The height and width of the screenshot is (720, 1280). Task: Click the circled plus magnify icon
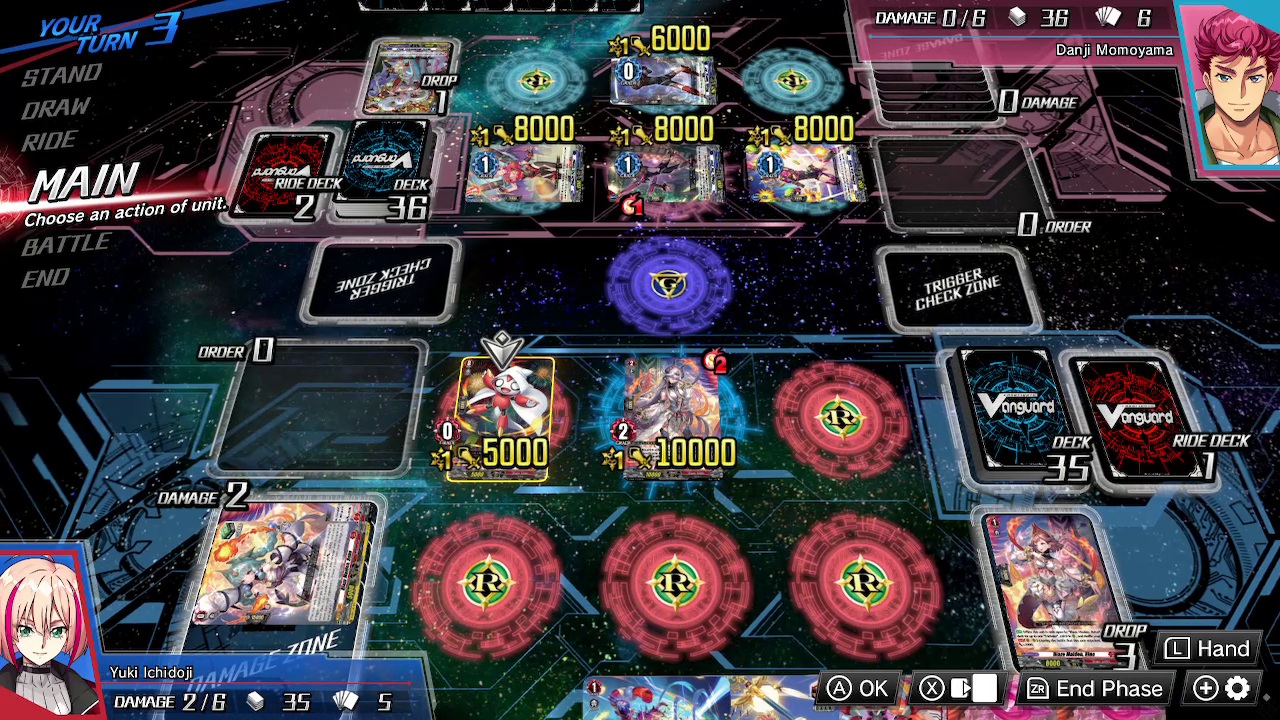pyautogui.click(x=1205, y=689)
